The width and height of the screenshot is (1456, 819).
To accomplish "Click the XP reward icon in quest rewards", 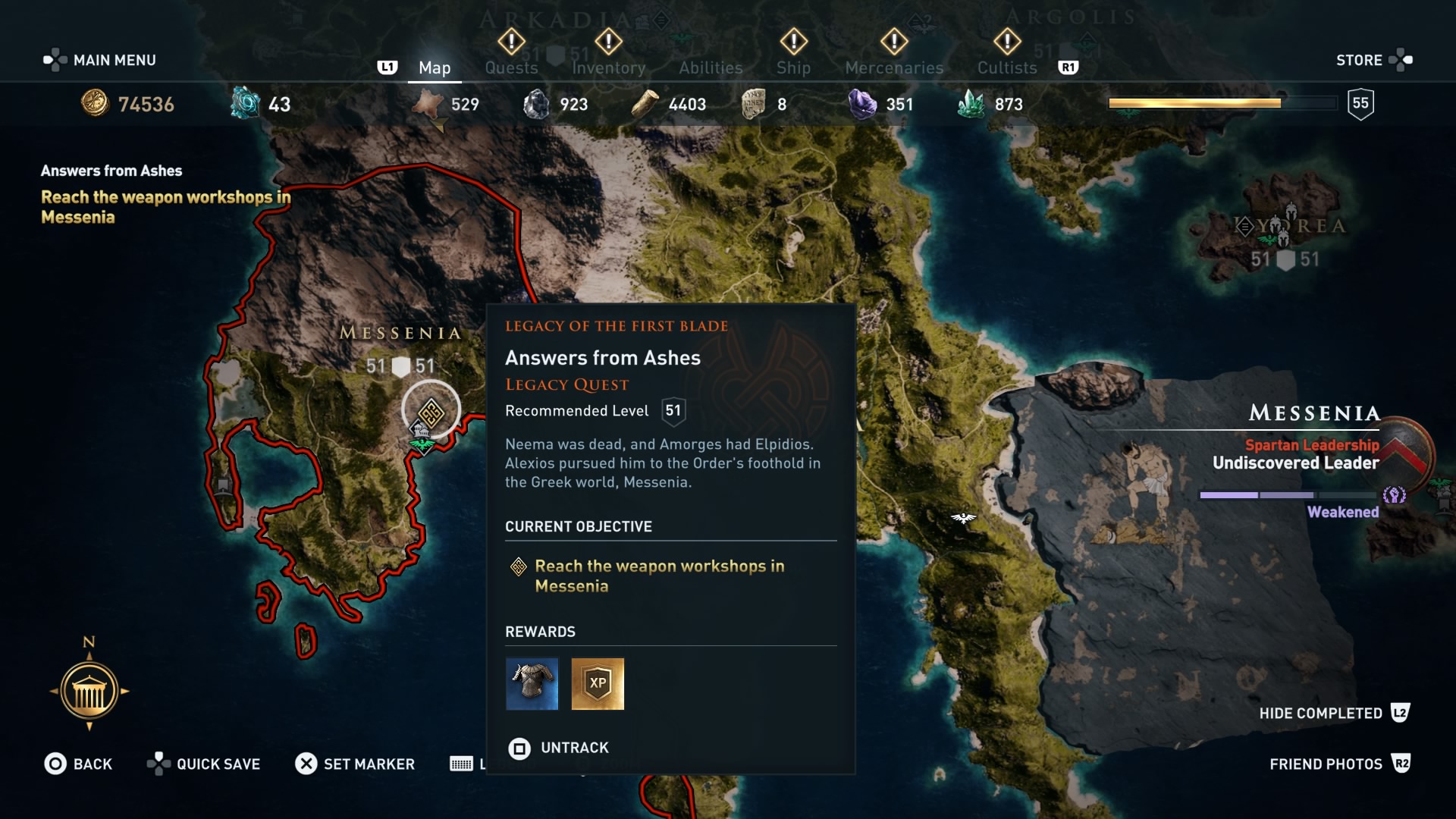I will point(598,684).
